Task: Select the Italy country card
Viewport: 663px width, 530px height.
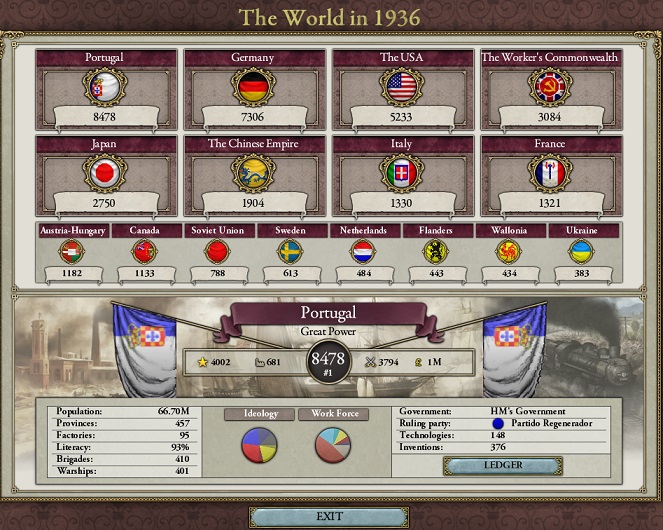Action: (402, 174)
